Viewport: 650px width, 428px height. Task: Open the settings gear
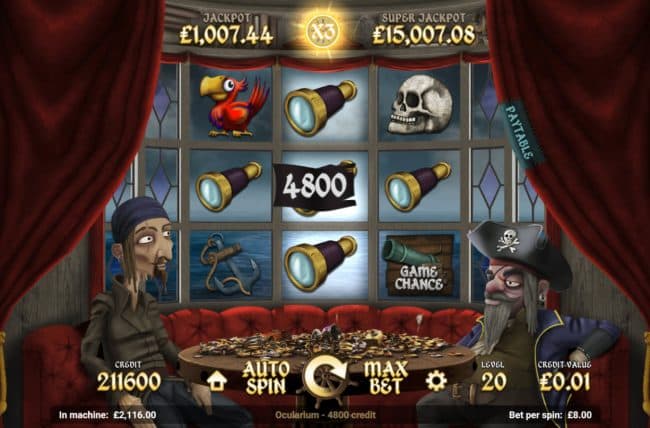[x=435, y=380]
